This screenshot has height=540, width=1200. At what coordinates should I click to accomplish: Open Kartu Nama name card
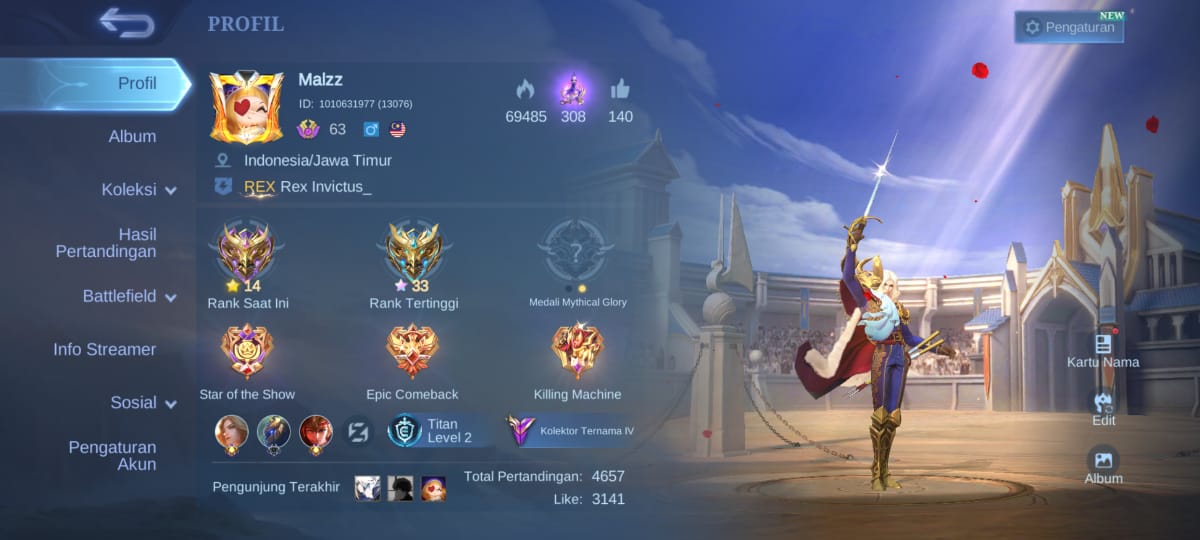[1103, 350]
